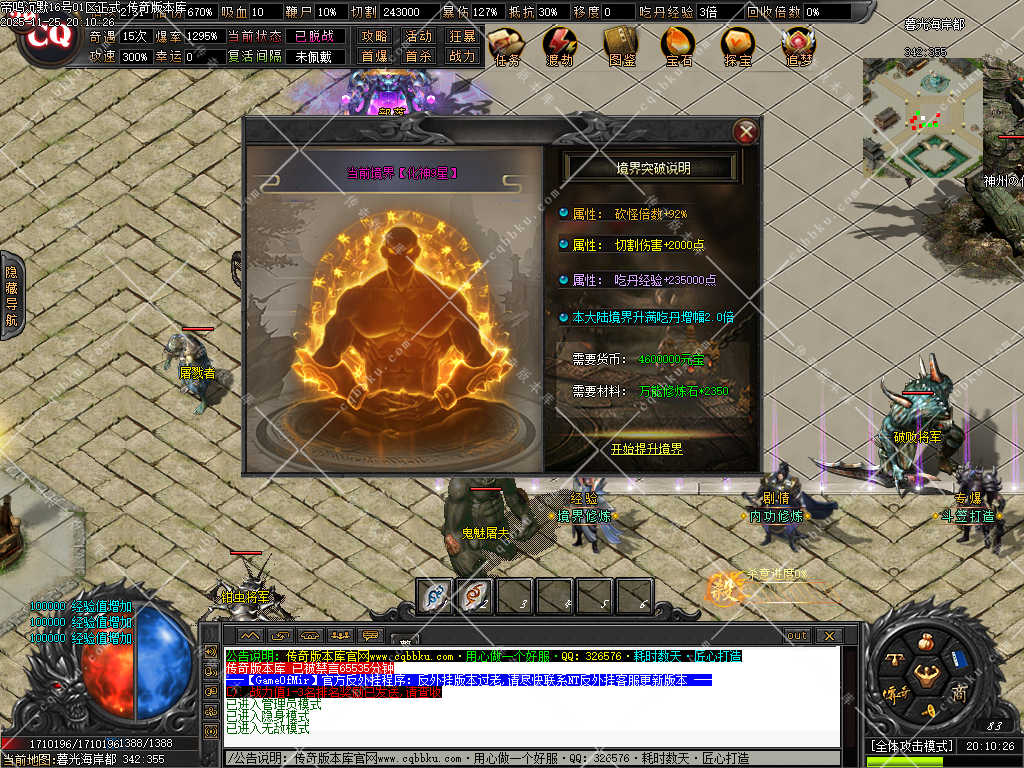Select the blue swirl skill in hotbar slot 1
Image resolution: width=1024 pixels, height=768 pixels.
tap(434, 596)
